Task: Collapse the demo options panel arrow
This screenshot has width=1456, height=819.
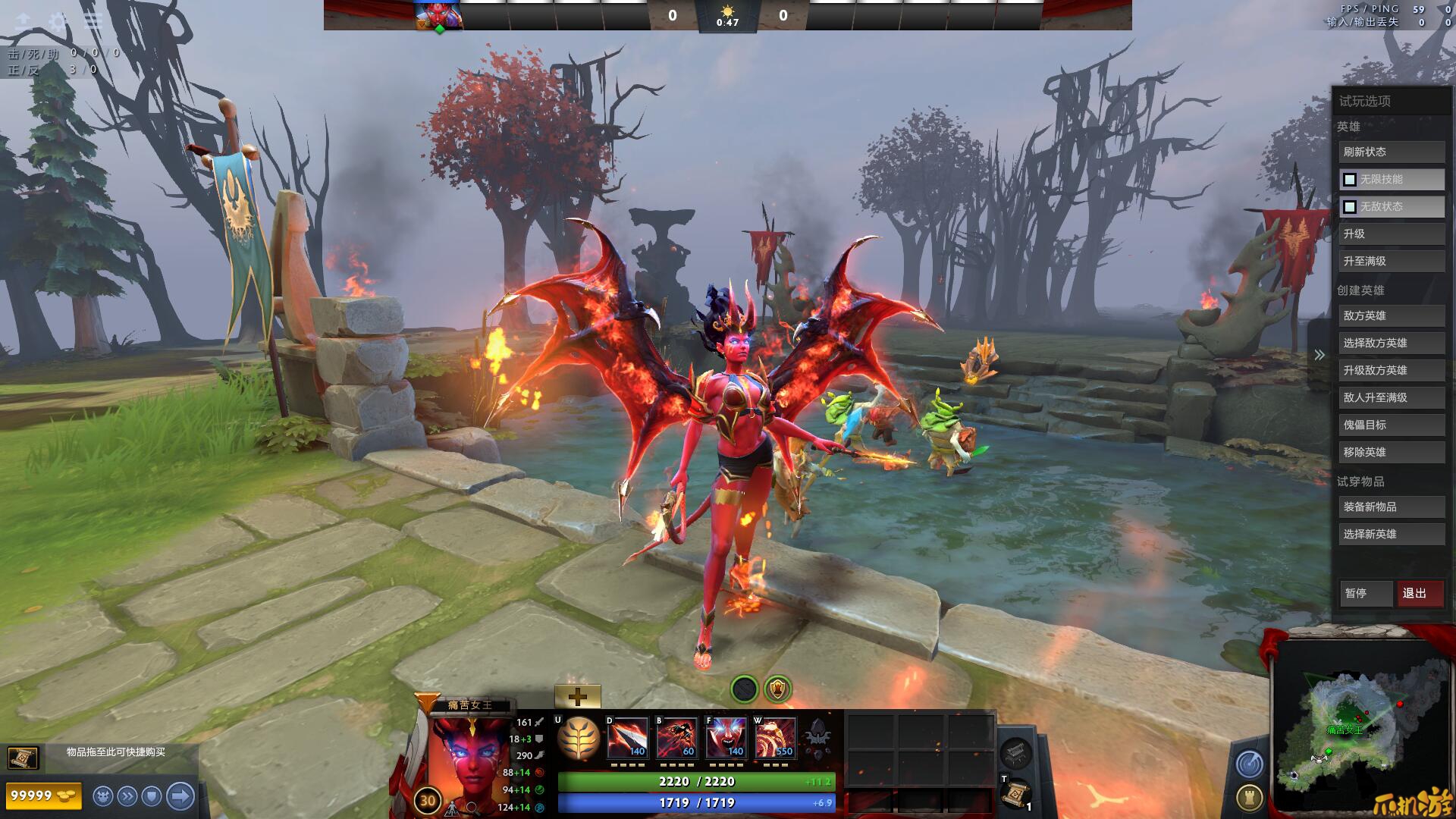Action: [x=1319, y=355]
